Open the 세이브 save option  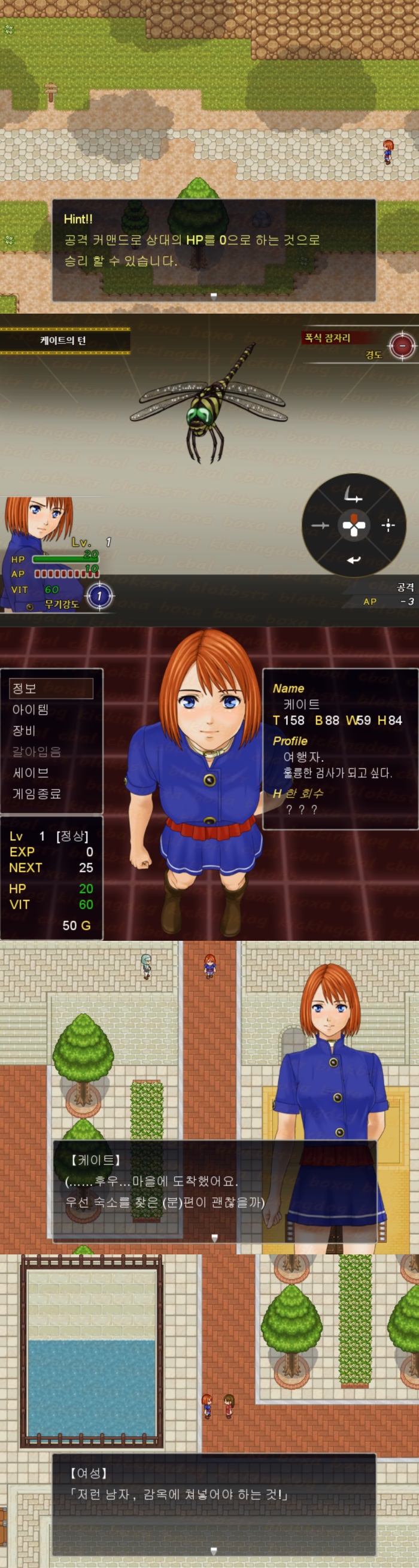tap(31, 773)
